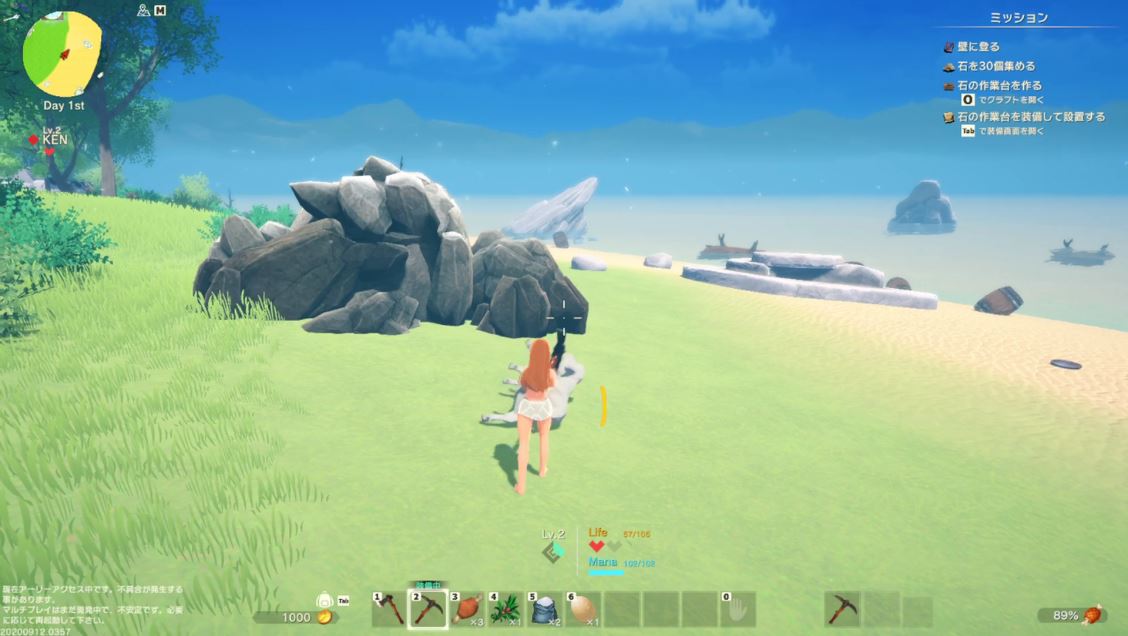Click the meat hunger icon

[x=1095, y=615]
